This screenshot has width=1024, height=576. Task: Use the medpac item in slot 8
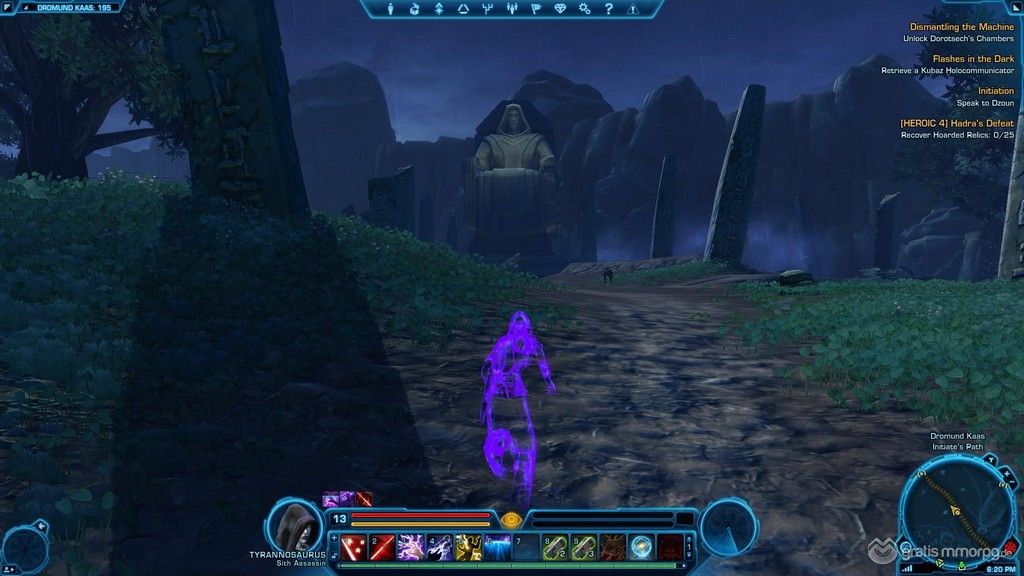pos(555,546)
